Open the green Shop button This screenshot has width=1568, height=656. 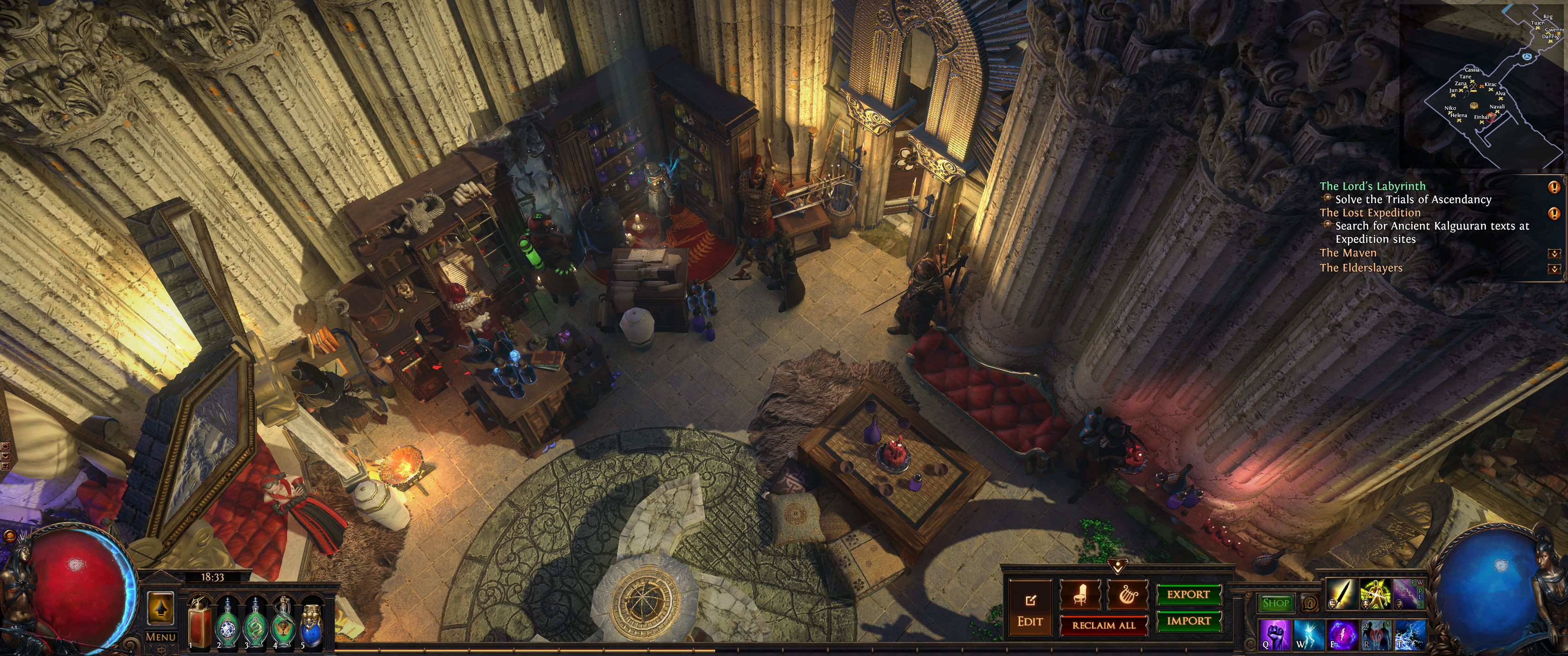click(1275, 603)
